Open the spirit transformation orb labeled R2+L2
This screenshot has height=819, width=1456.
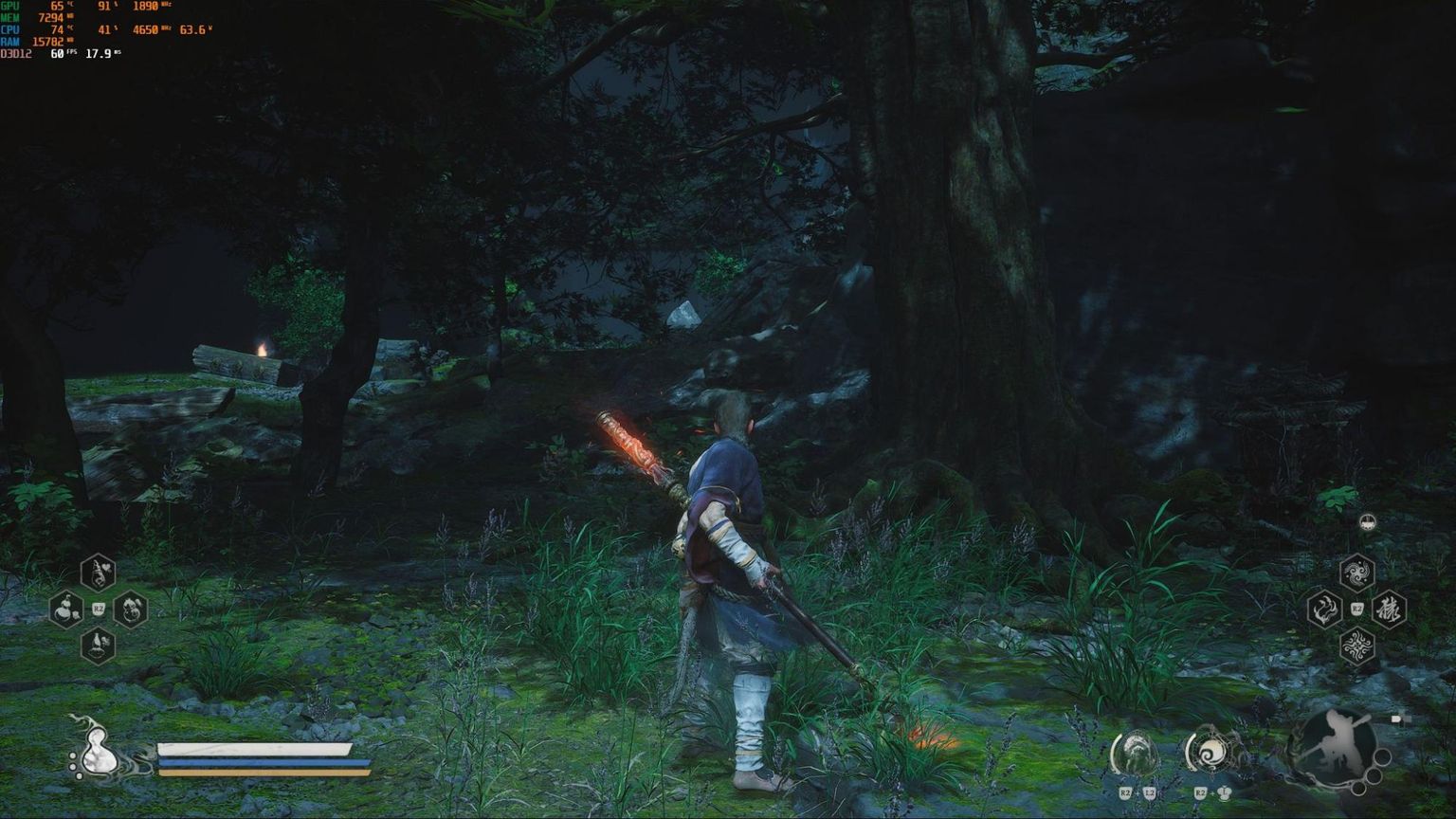(x=1135, y=754)
